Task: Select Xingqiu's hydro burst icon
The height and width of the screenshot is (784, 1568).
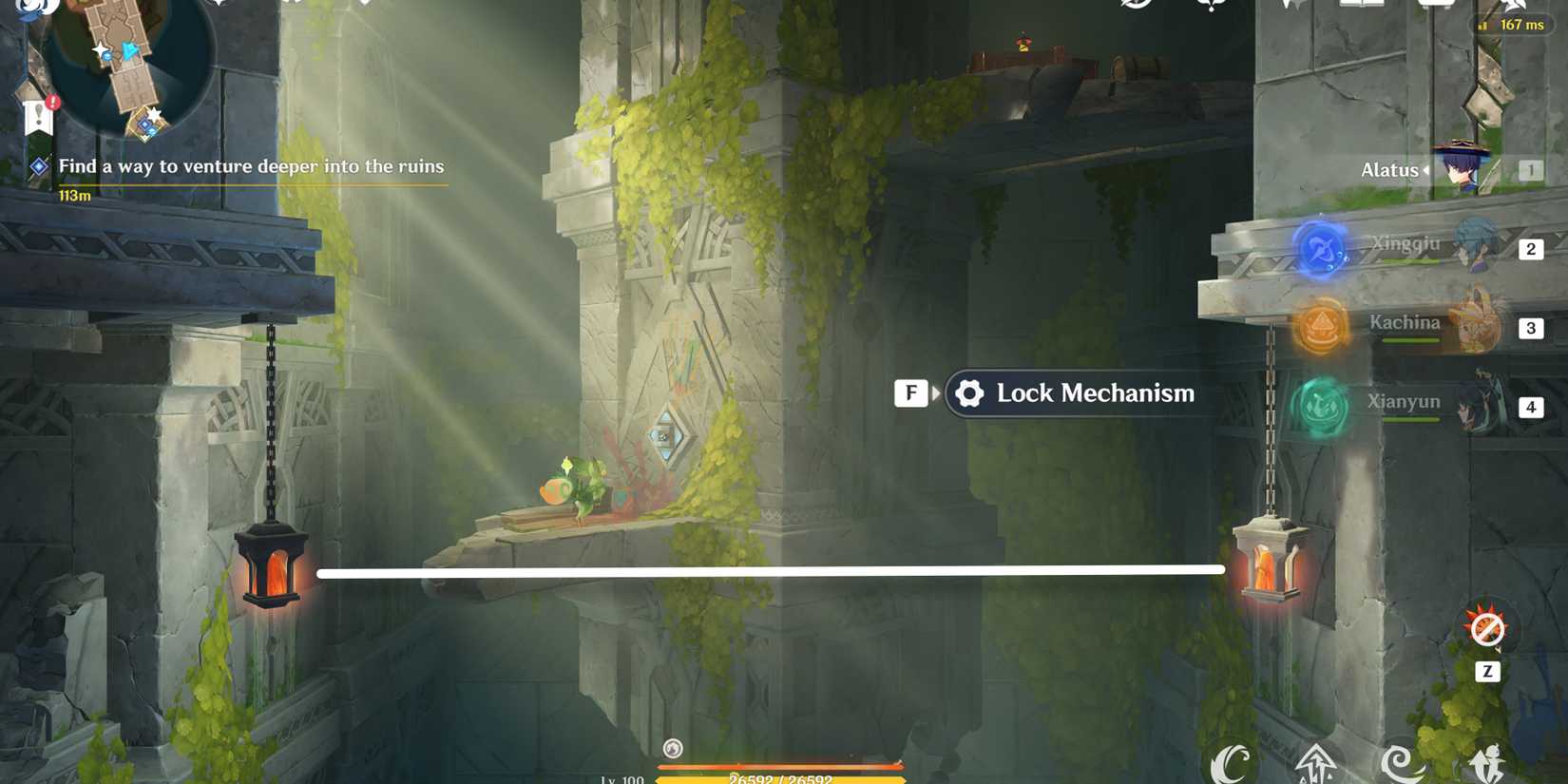Action: (x=1323, y=246)
